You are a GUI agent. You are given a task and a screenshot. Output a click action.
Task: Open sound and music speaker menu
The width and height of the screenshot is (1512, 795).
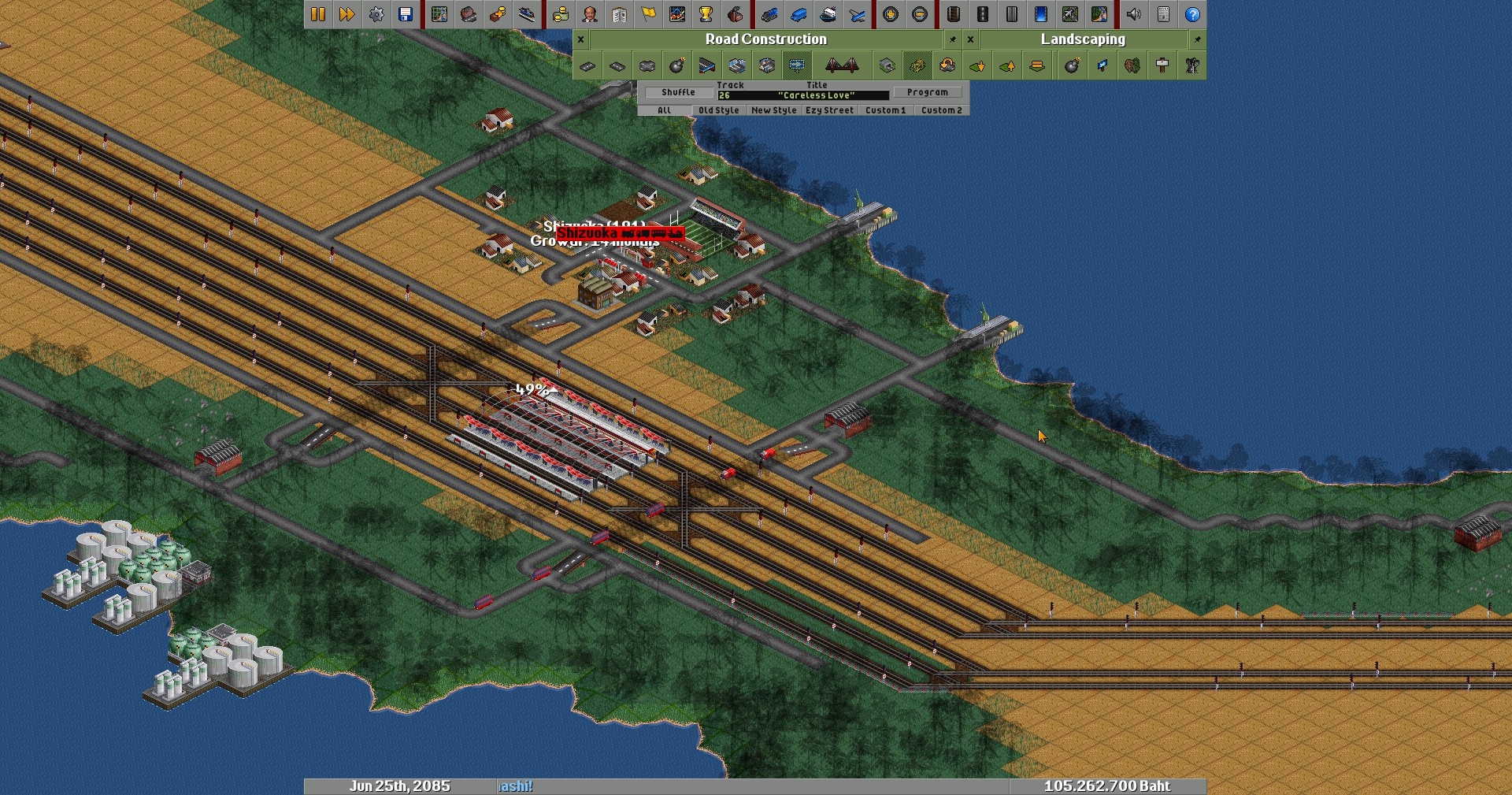click(x=1133, y=14)
